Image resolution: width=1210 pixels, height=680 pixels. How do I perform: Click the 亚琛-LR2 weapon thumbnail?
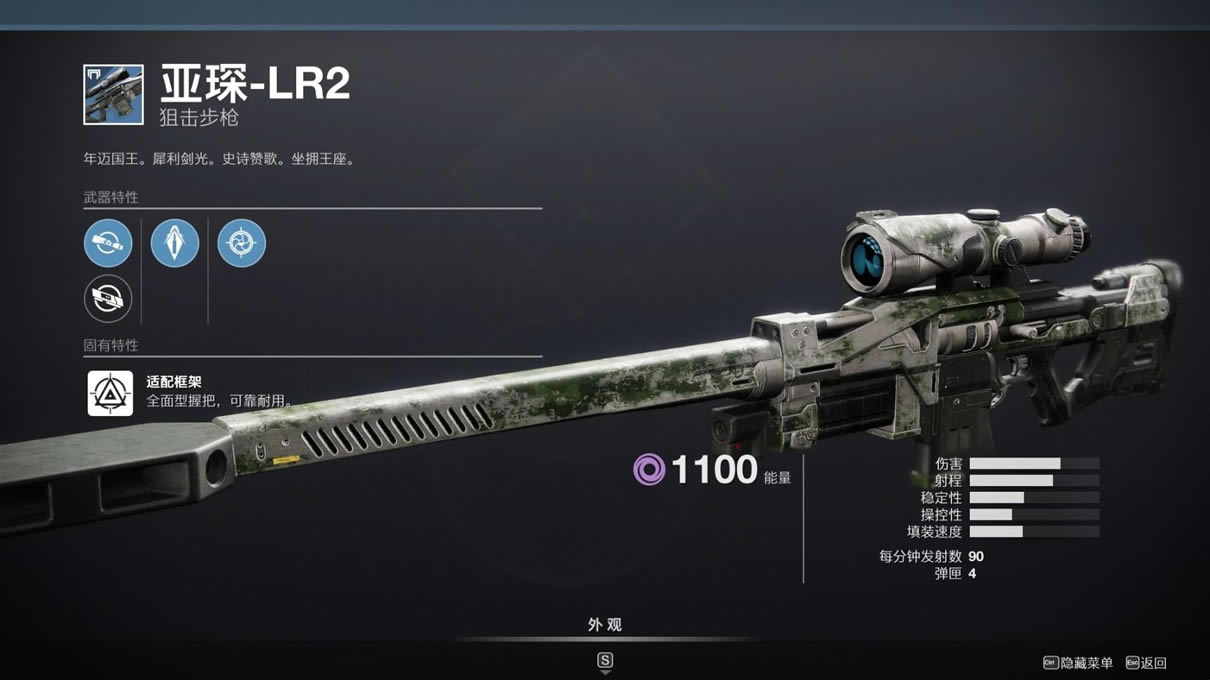113,95
